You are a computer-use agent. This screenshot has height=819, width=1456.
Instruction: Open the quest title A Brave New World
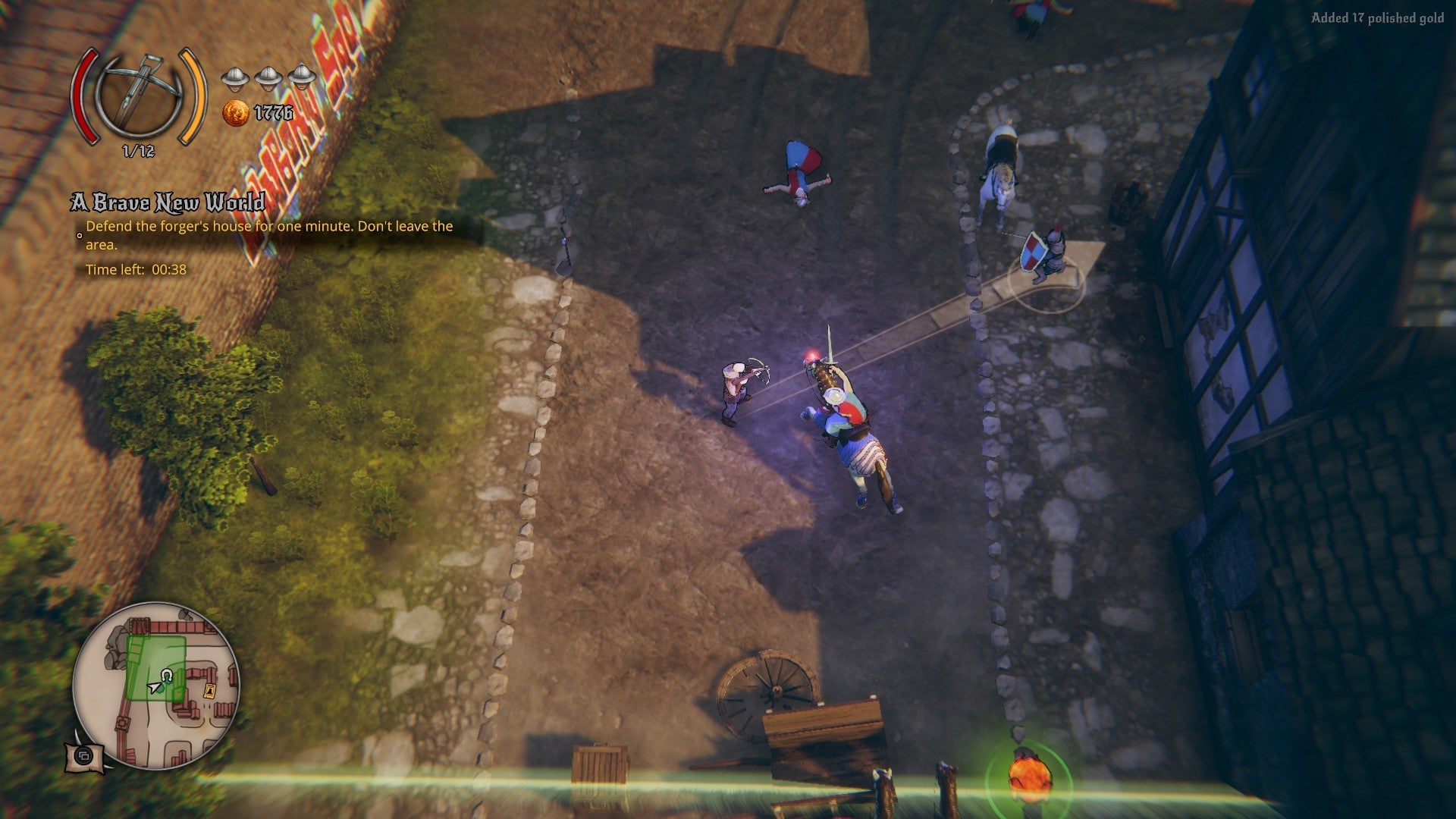(x=168, y=203)
